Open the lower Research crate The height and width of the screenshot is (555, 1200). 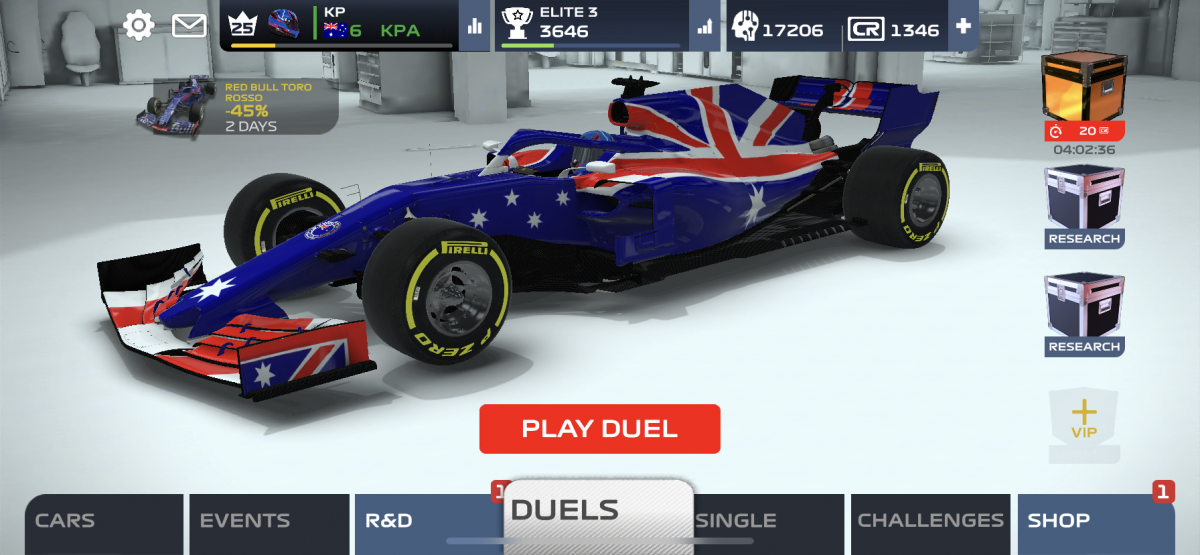pyautogui.click(x=1084, y=315)
